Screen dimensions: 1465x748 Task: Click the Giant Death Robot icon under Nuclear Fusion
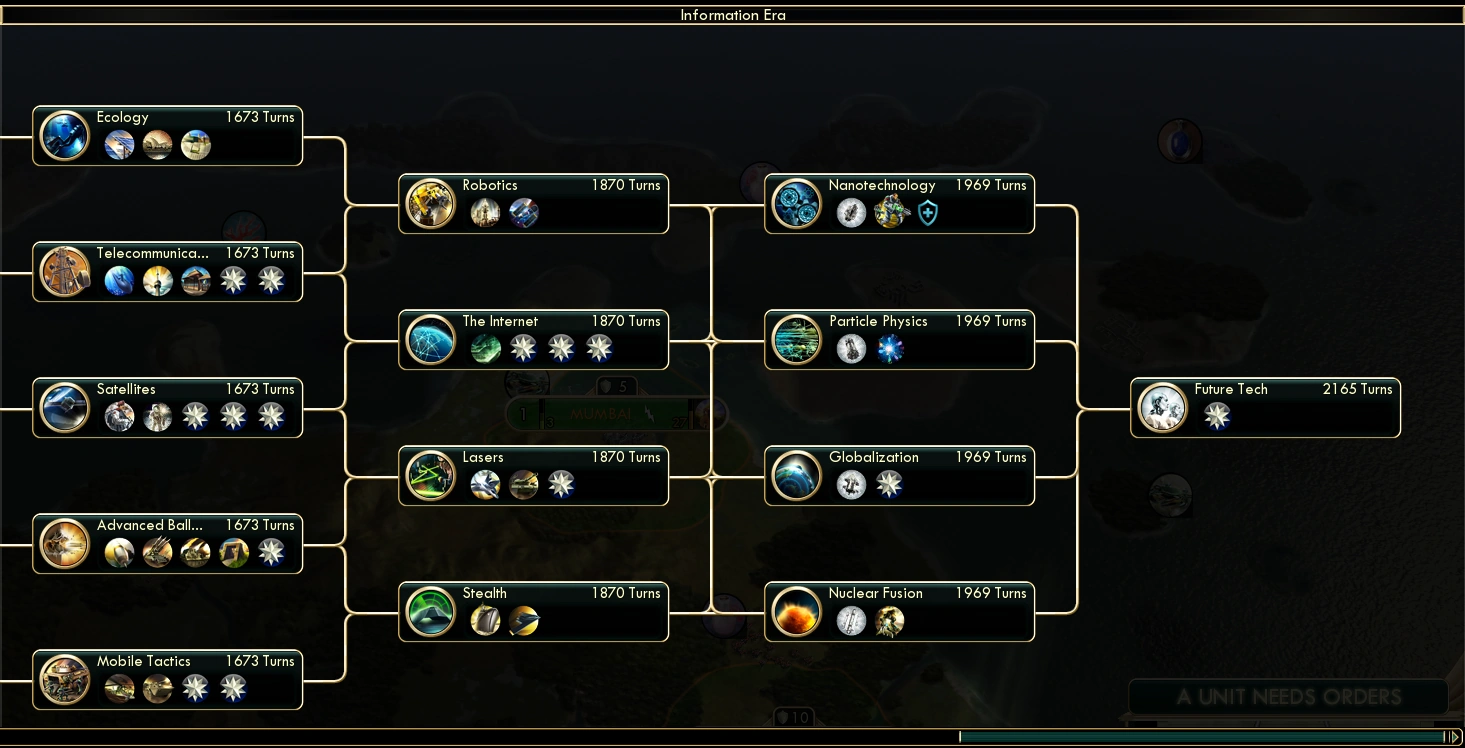pos(890,621)
